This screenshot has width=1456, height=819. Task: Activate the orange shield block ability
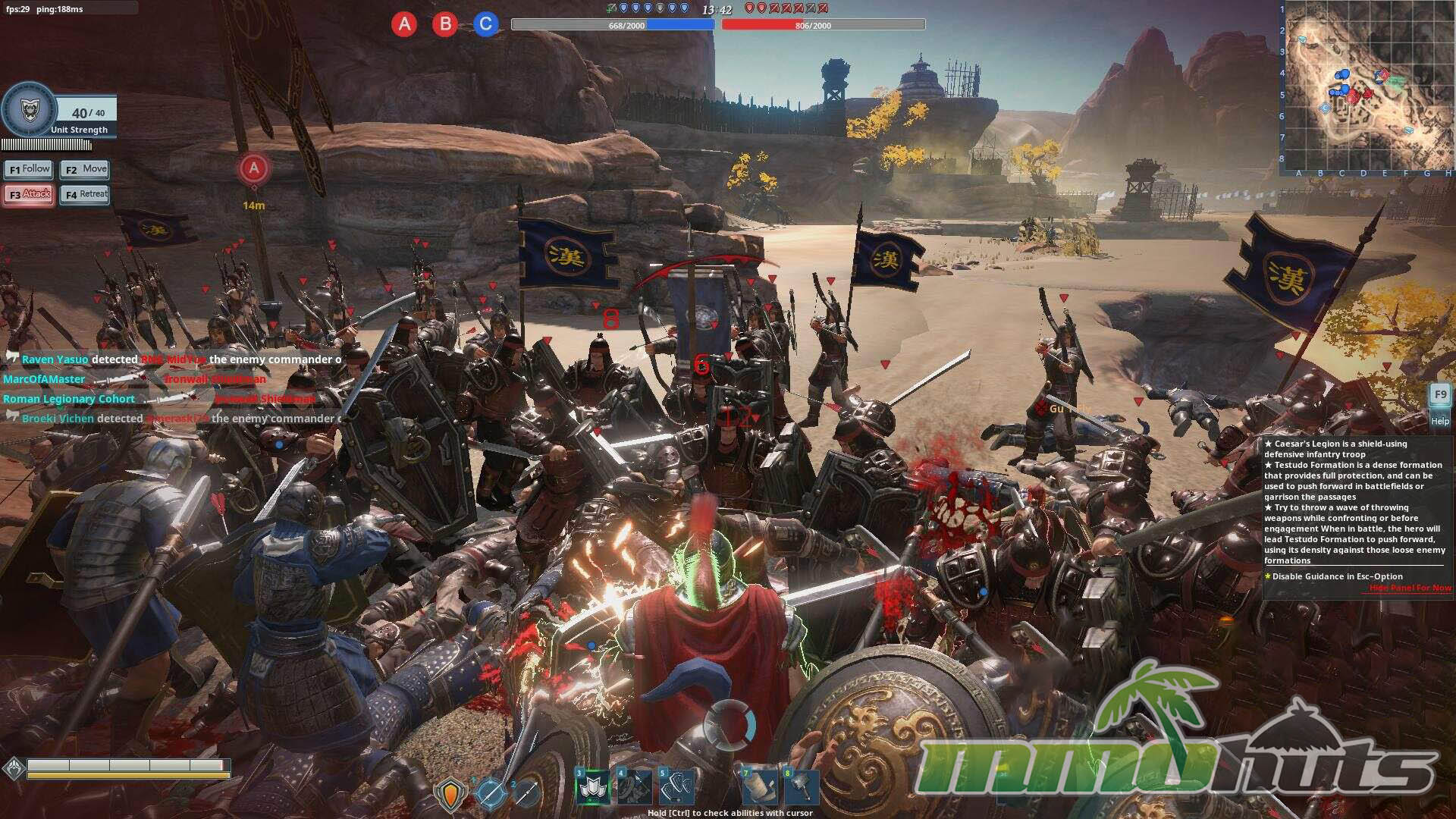click(x=450, y=794)
